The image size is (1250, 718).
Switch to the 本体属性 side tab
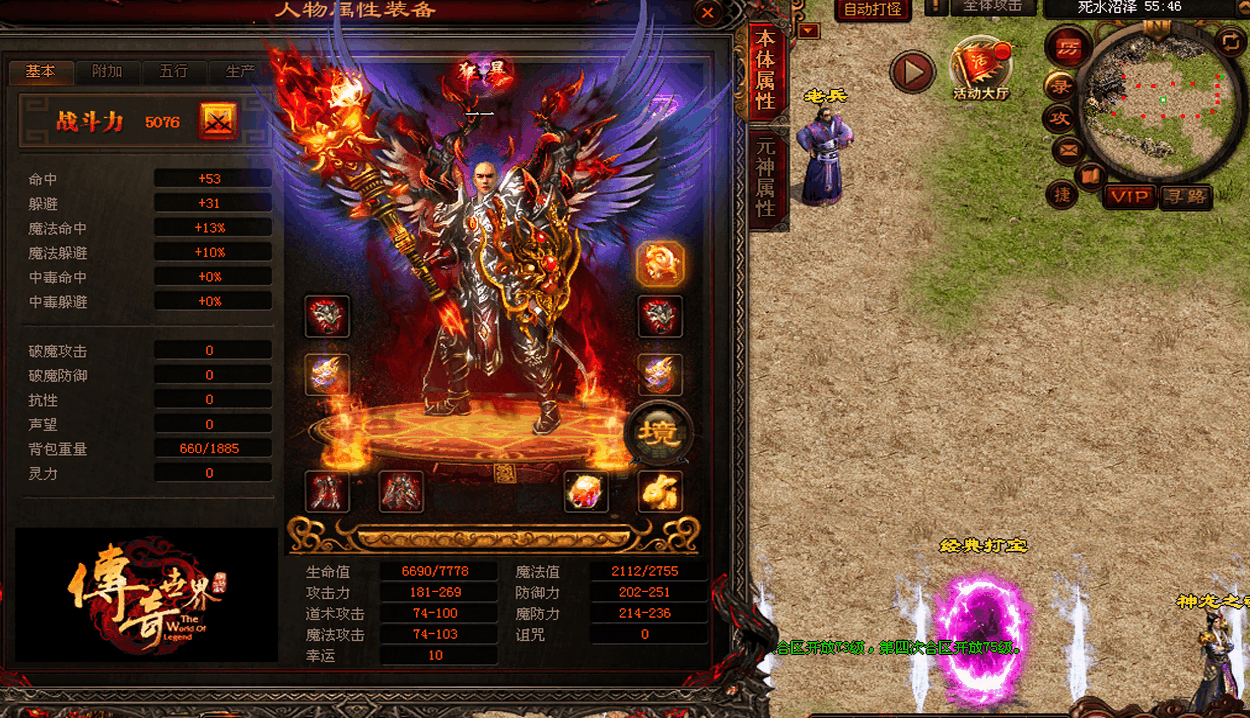click(765, 70)
